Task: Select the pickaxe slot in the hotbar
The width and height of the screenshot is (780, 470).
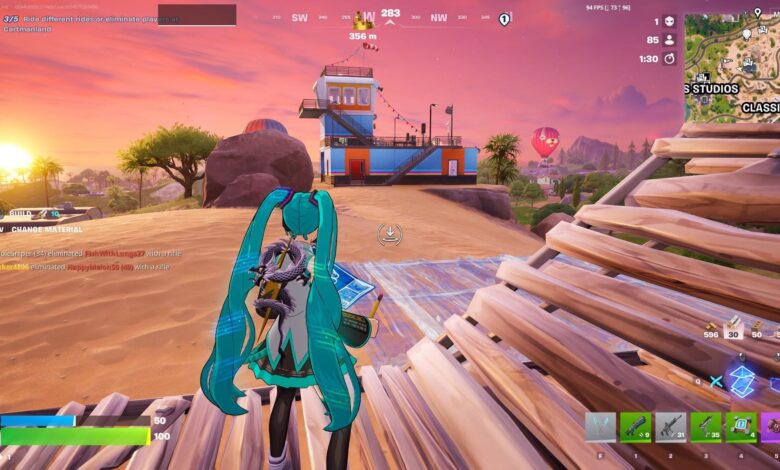Action: (x=600, y=427)
